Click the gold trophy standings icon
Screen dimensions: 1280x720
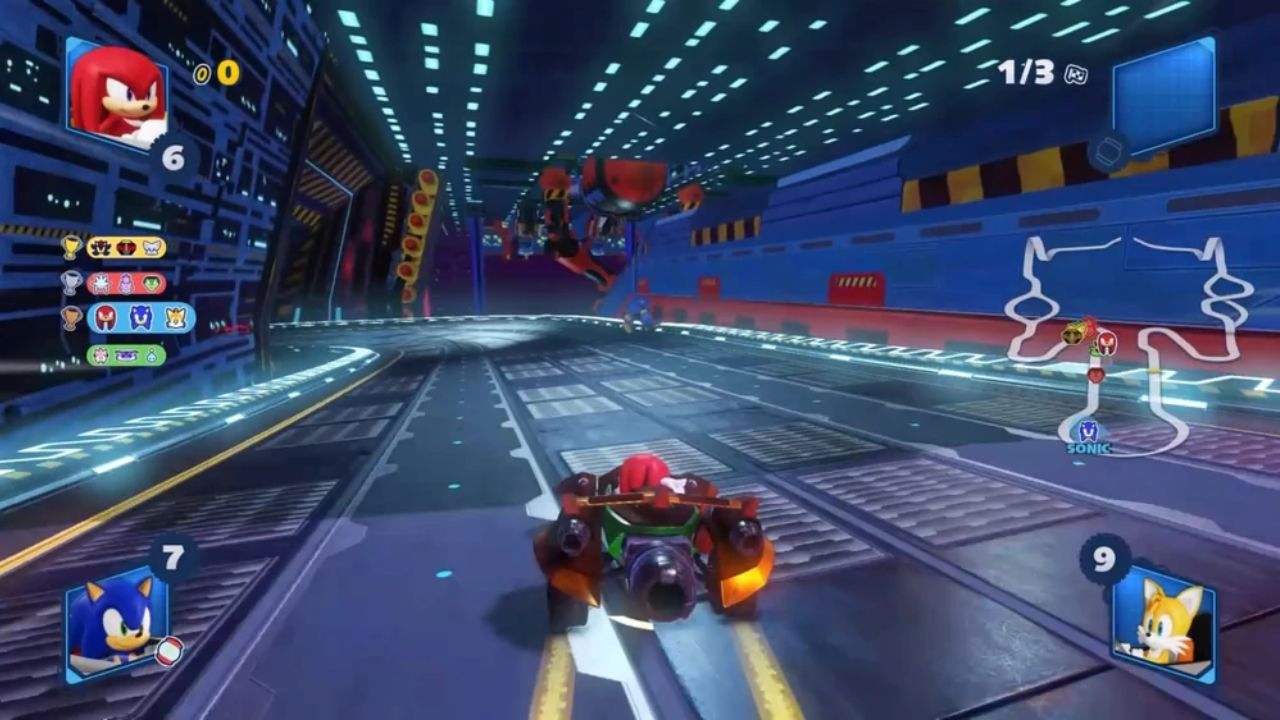(x=71, y=248)
